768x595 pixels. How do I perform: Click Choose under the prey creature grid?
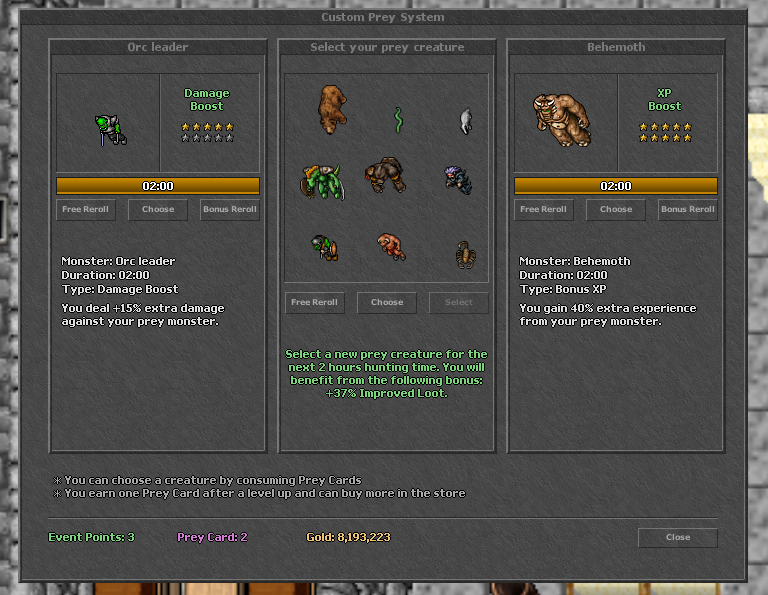coord(387,302)
